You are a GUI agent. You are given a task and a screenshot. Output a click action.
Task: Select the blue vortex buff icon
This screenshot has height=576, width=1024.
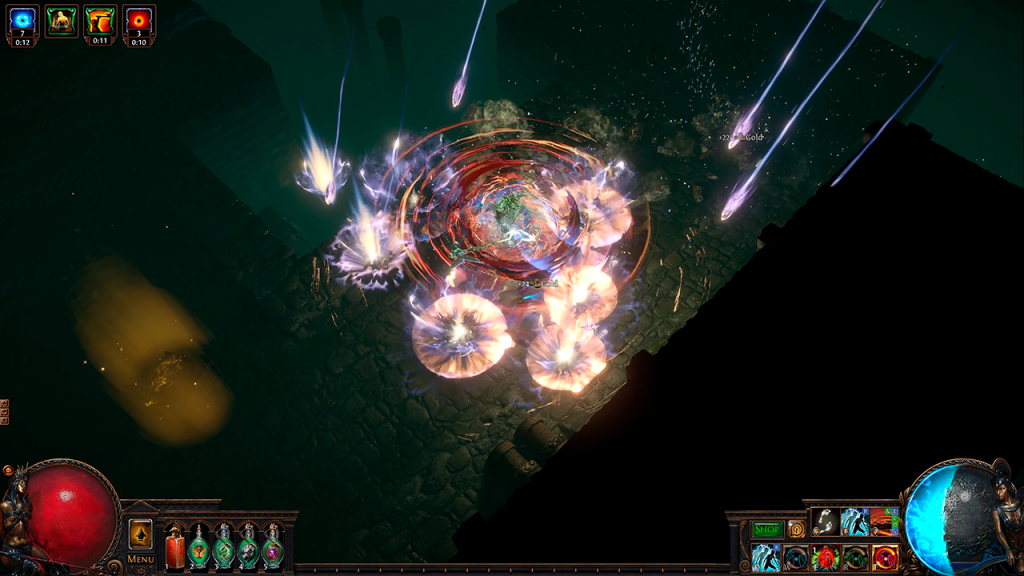coord(22,22)
